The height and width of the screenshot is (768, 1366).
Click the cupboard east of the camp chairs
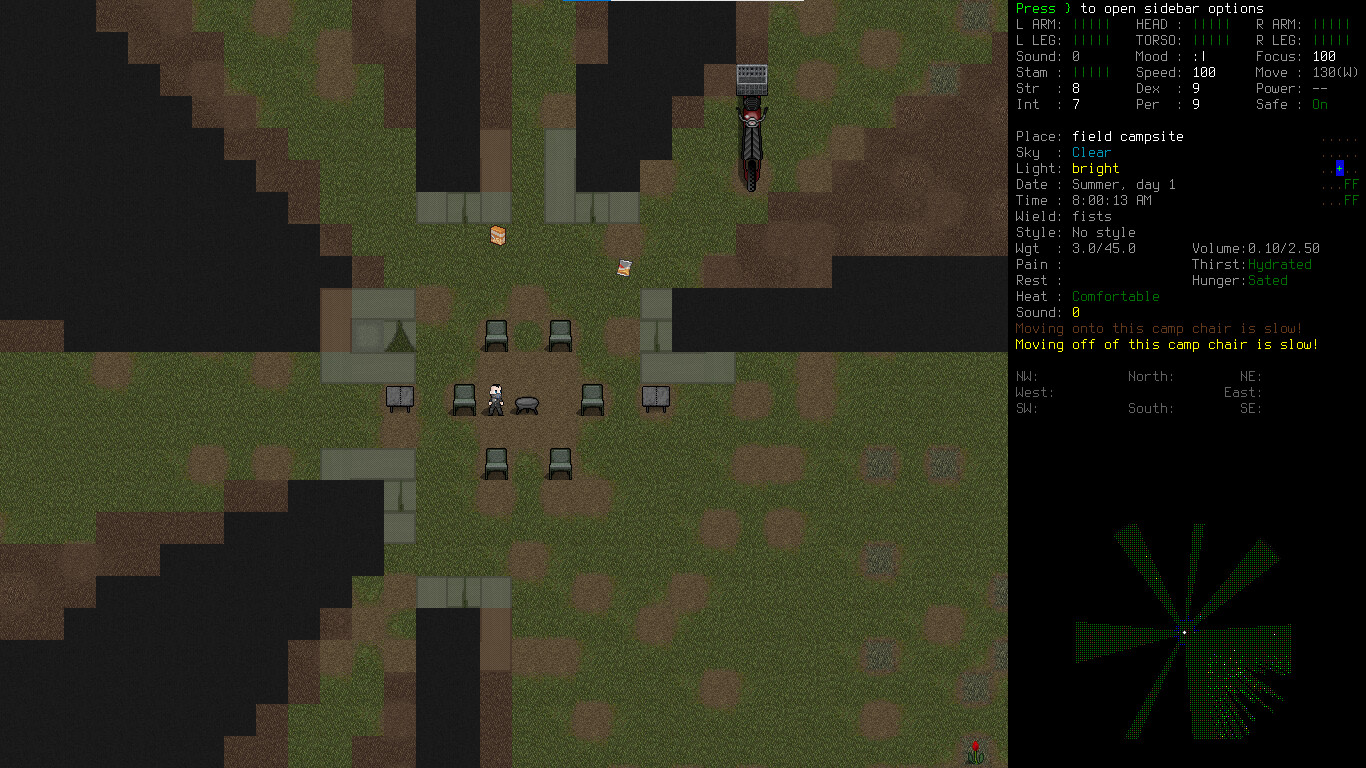point(655,397)
